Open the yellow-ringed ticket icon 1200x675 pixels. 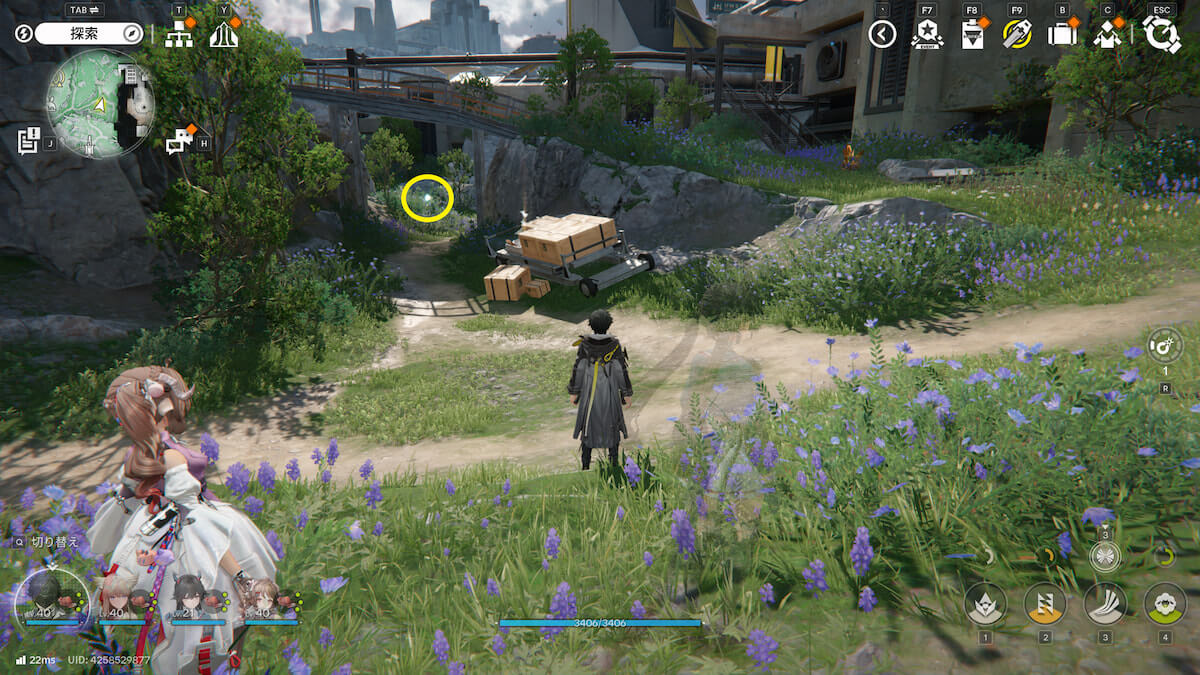point(1017,35)
